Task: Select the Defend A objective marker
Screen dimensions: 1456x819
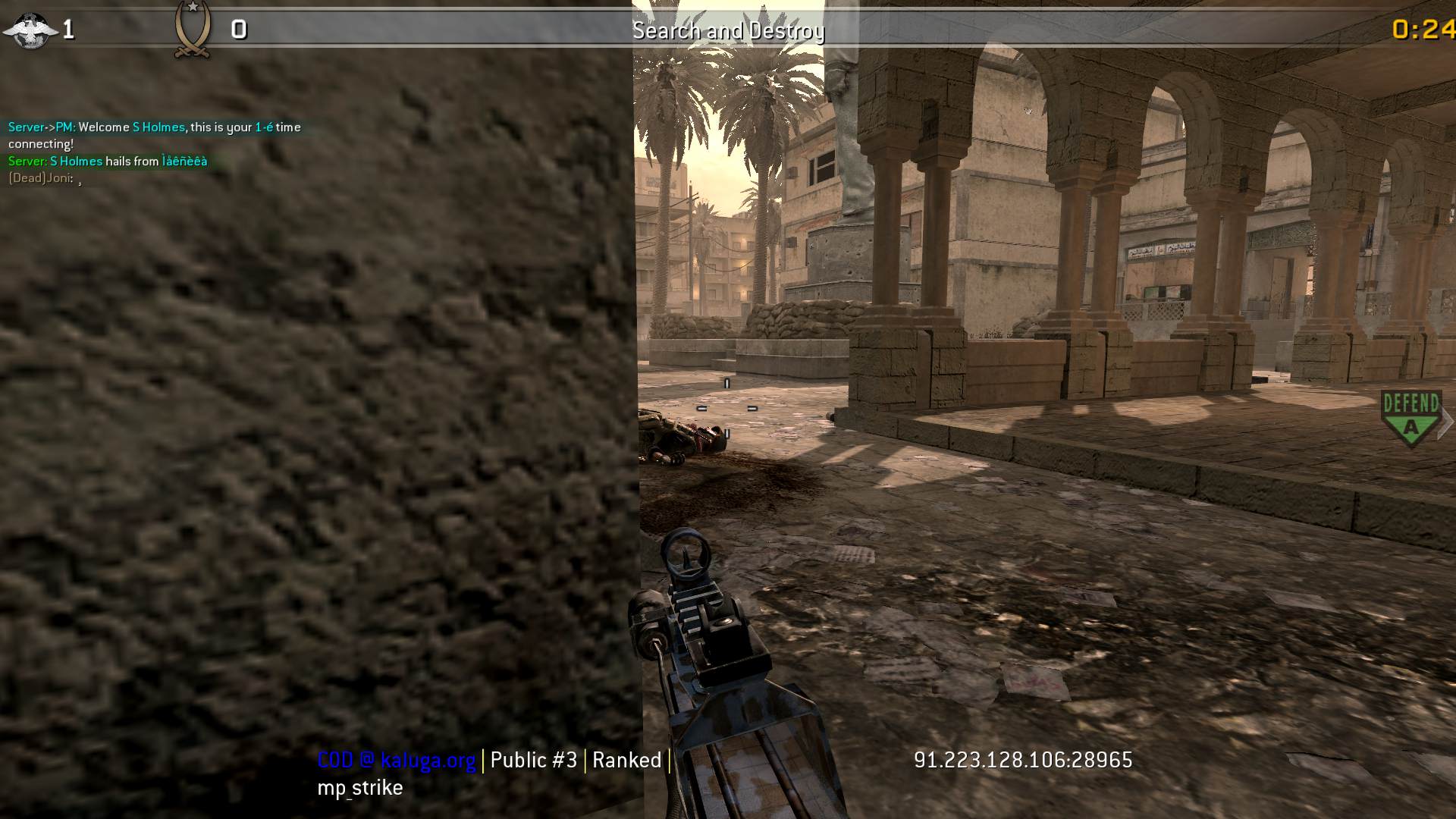Action: click(1412, 413)
